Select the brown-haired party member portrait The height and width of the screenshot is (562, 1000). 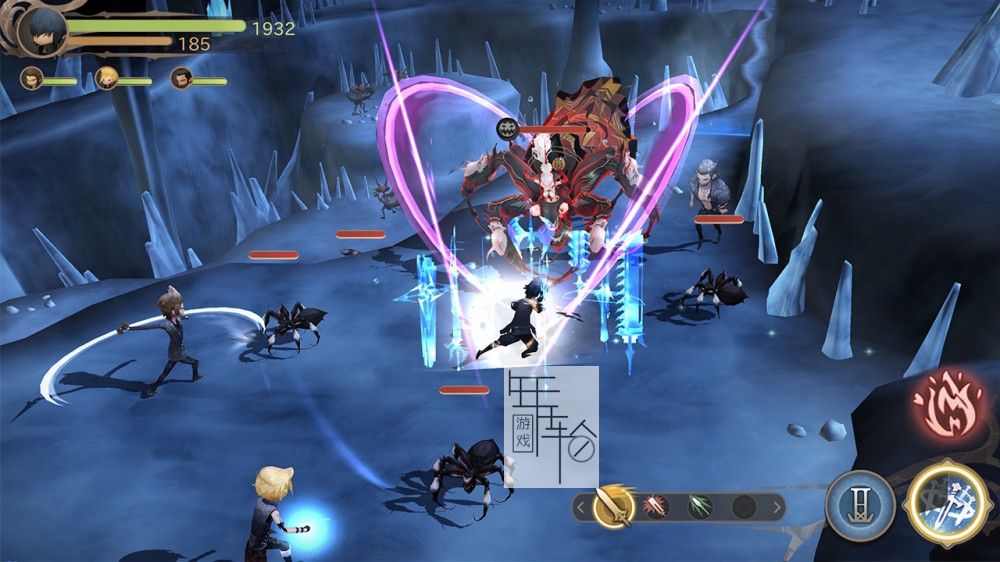click(x=33, y=77)
